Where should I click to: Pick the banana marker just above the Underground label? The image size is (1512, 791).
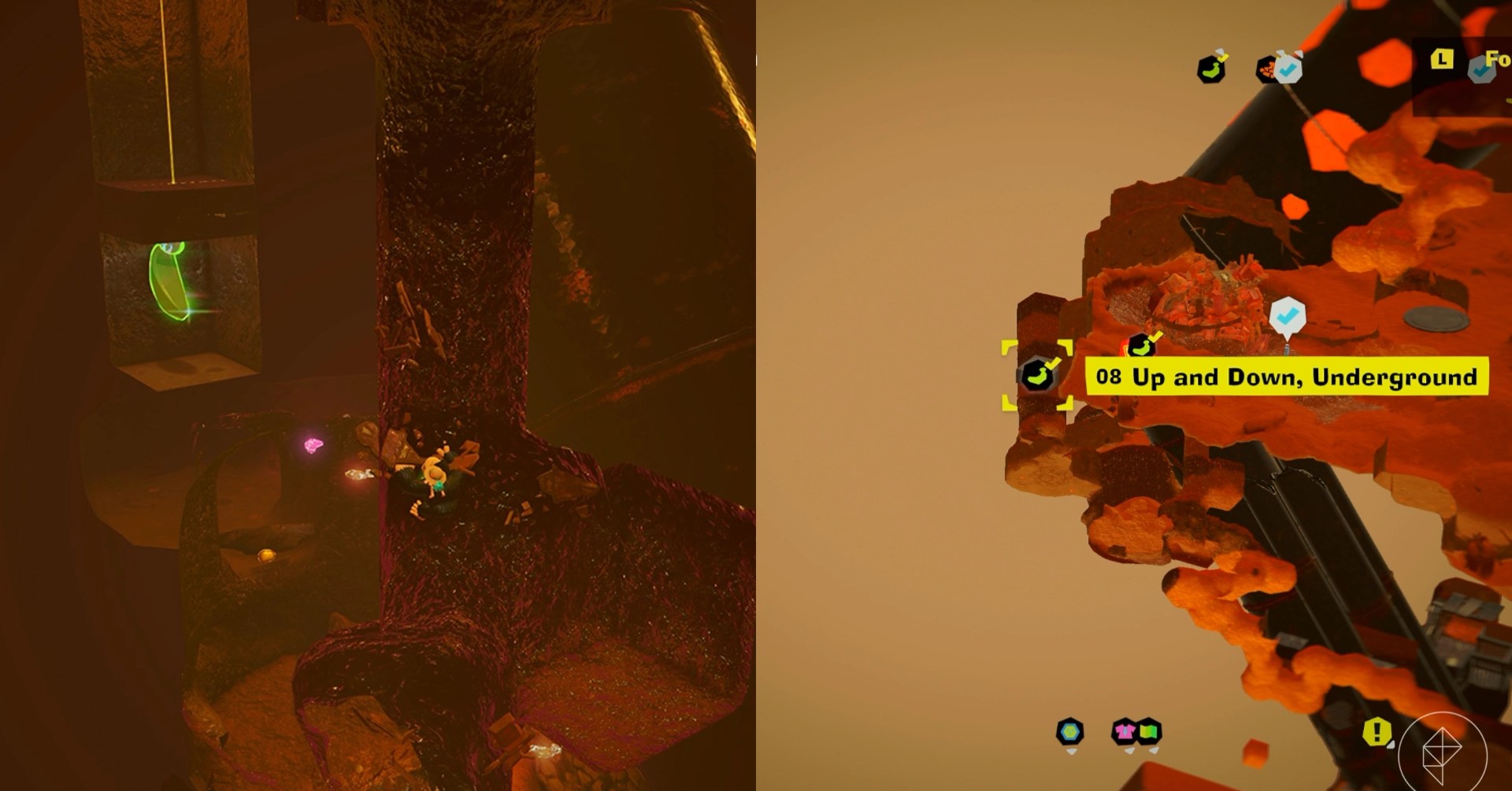[x=1141, y=346]
